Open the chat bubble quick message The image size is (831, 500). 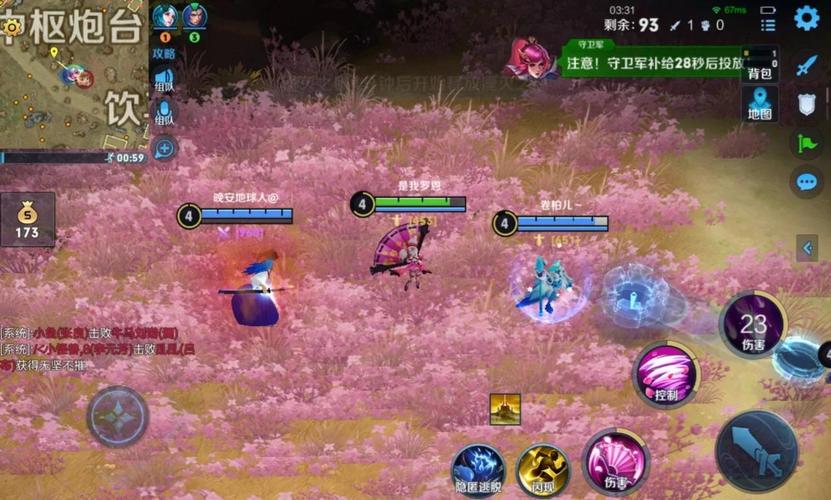[806, 182]
